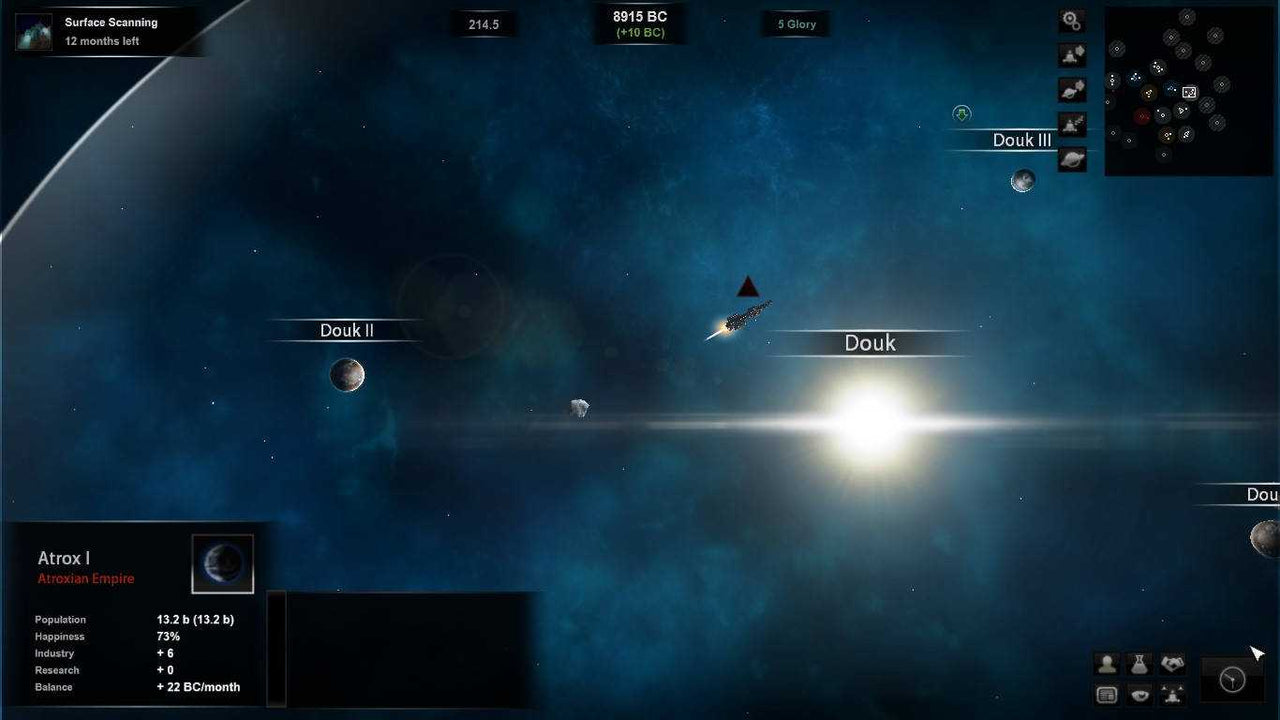Image resolution: width=1280 pixels, height=720 pixels.
Task: Open the empire leader portrait icon bottom right
Action: click(x=1107, y=663)
